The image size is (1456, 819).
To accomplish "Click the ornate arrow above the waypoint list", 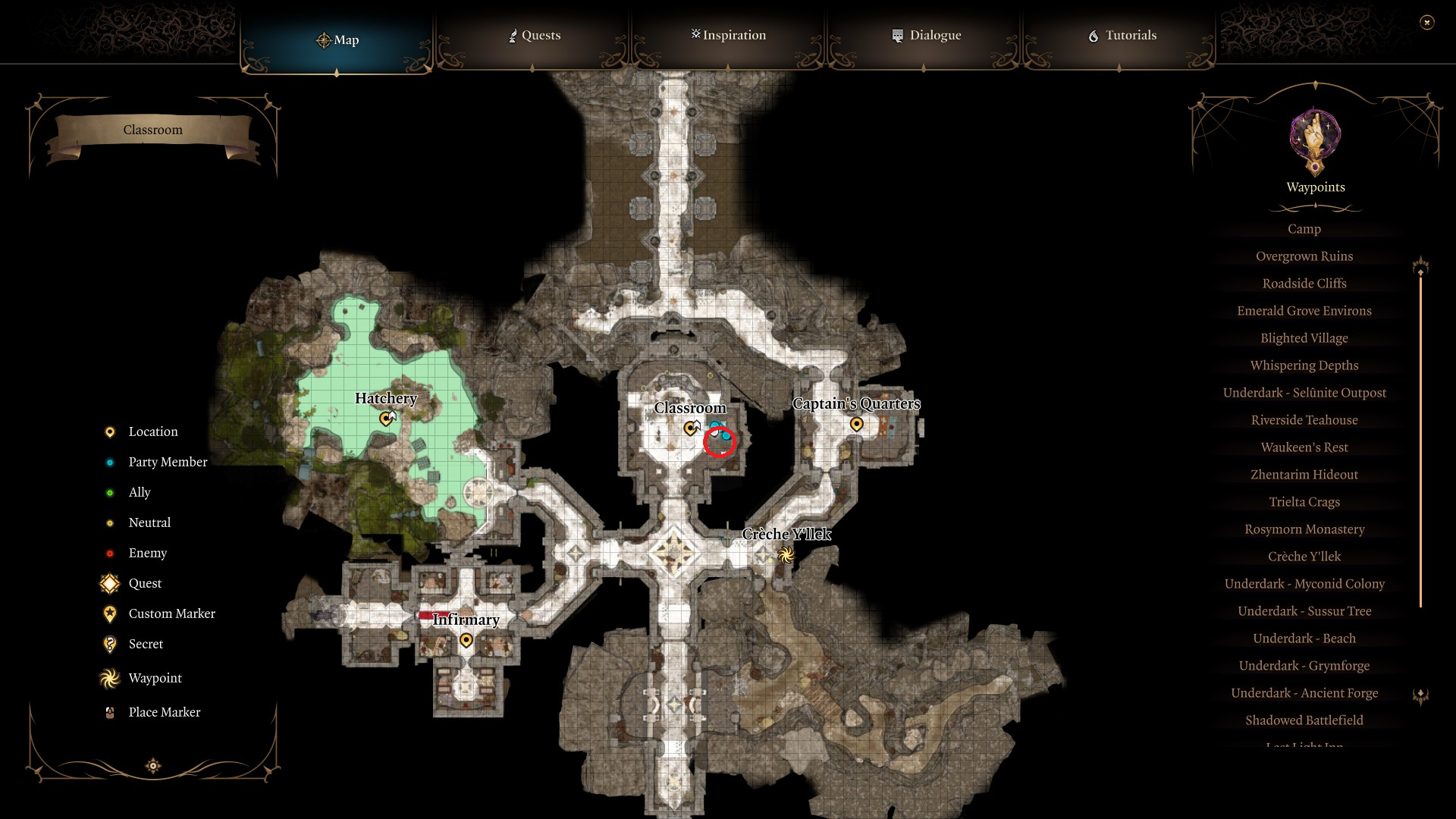I will click(x=1421, y=265).
